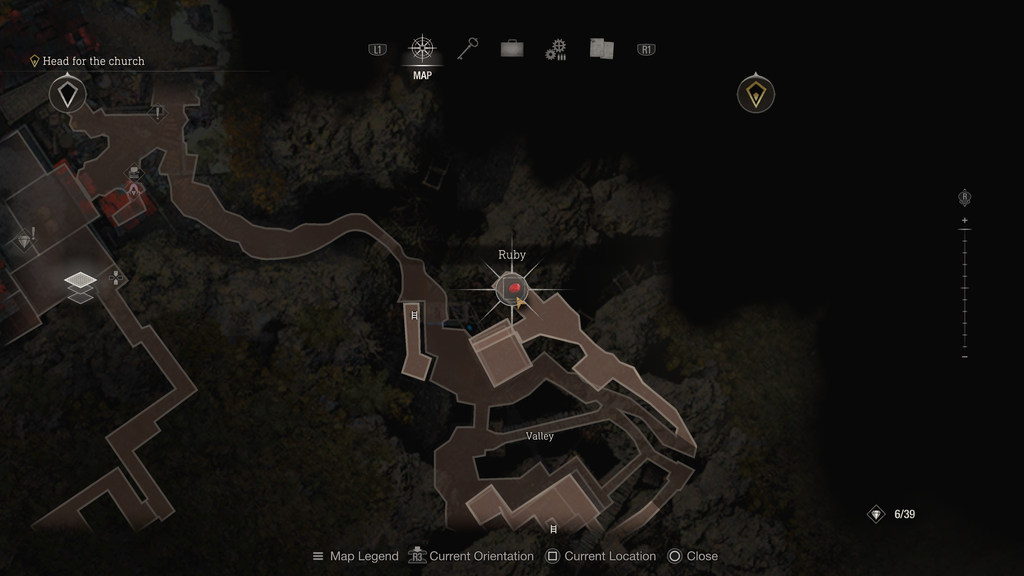Click the gold objective marker on the map

pos(756,95)
